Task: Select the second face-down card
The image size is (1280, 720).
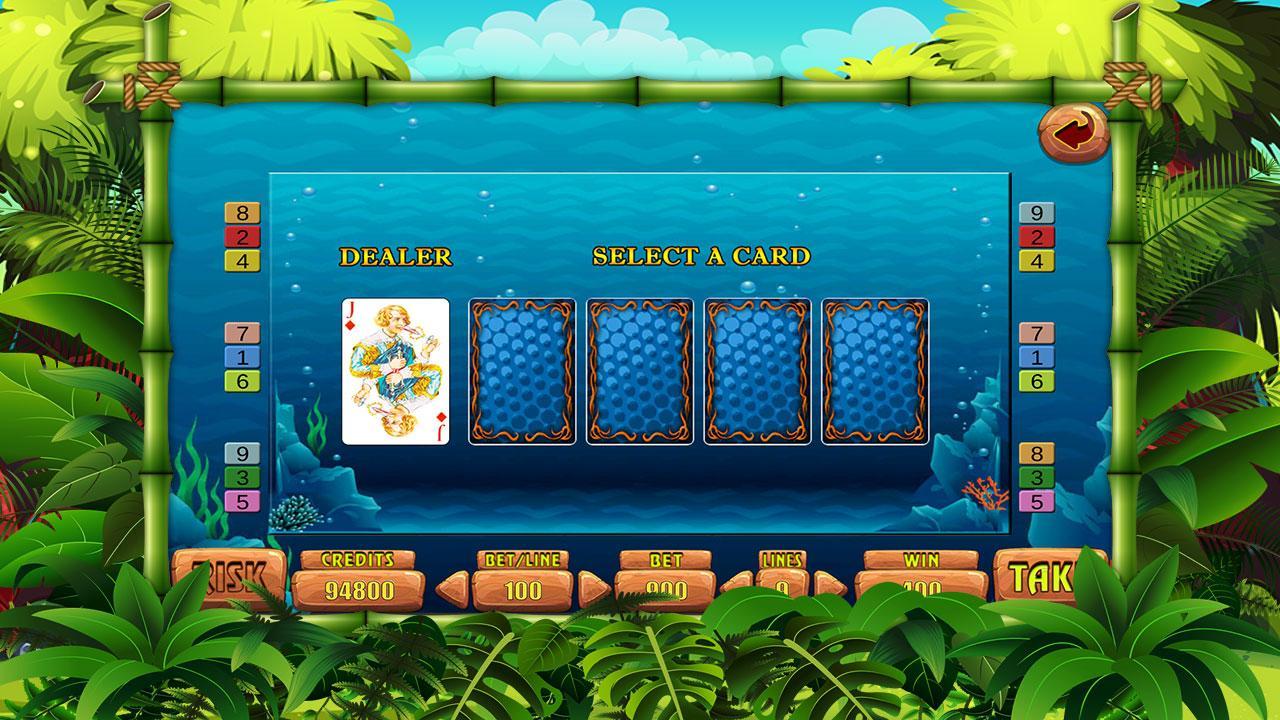Action: point(638,373)
